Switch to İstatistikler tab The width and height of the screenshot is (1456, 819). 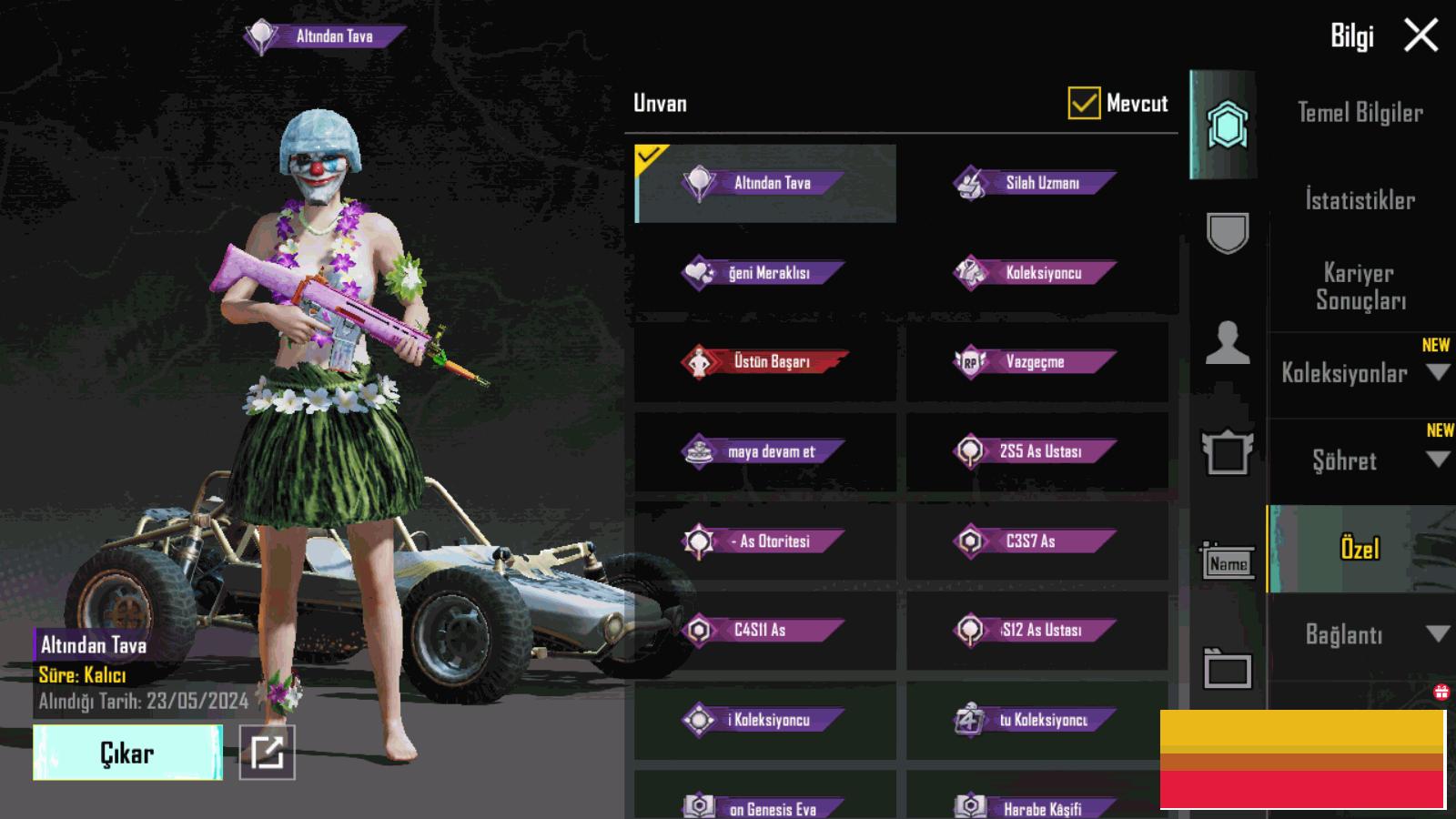[1360, 200]
